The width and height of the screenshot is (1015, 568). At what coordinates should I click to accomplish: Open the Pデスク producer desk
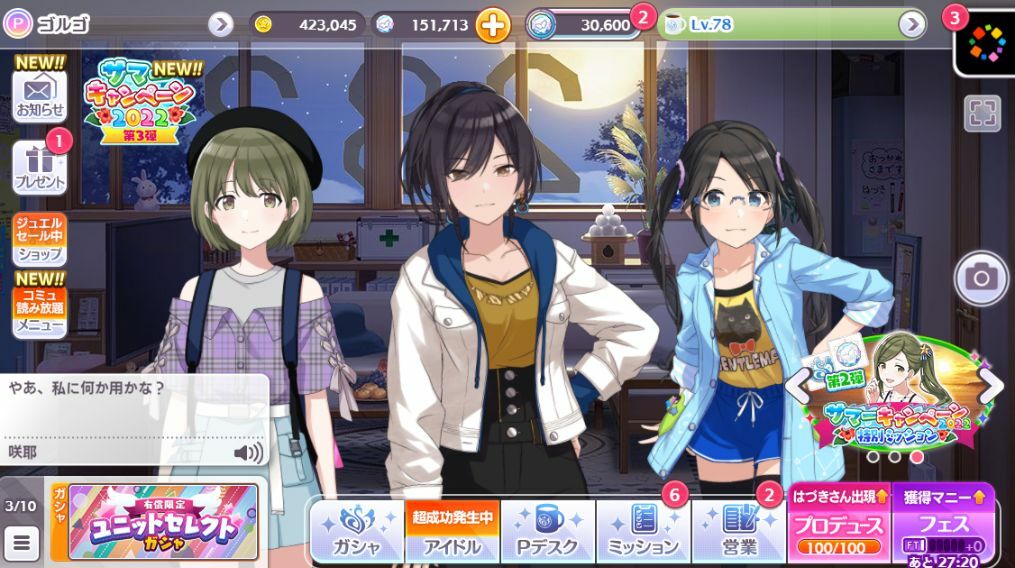[547, 530]
